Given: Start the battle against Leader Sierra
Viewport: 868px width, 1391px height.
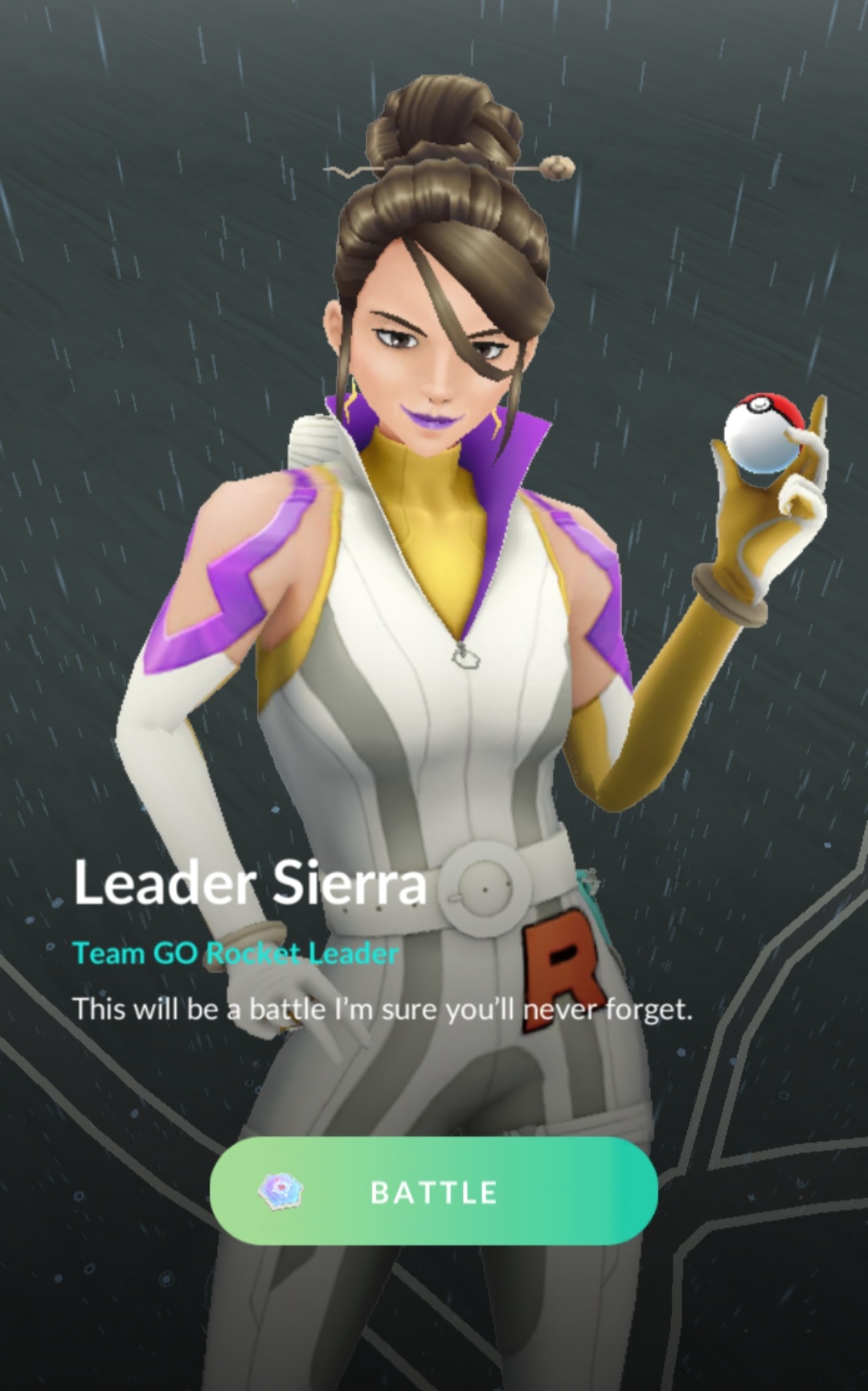Looking at the screenshot, I should coord(433,1191).
